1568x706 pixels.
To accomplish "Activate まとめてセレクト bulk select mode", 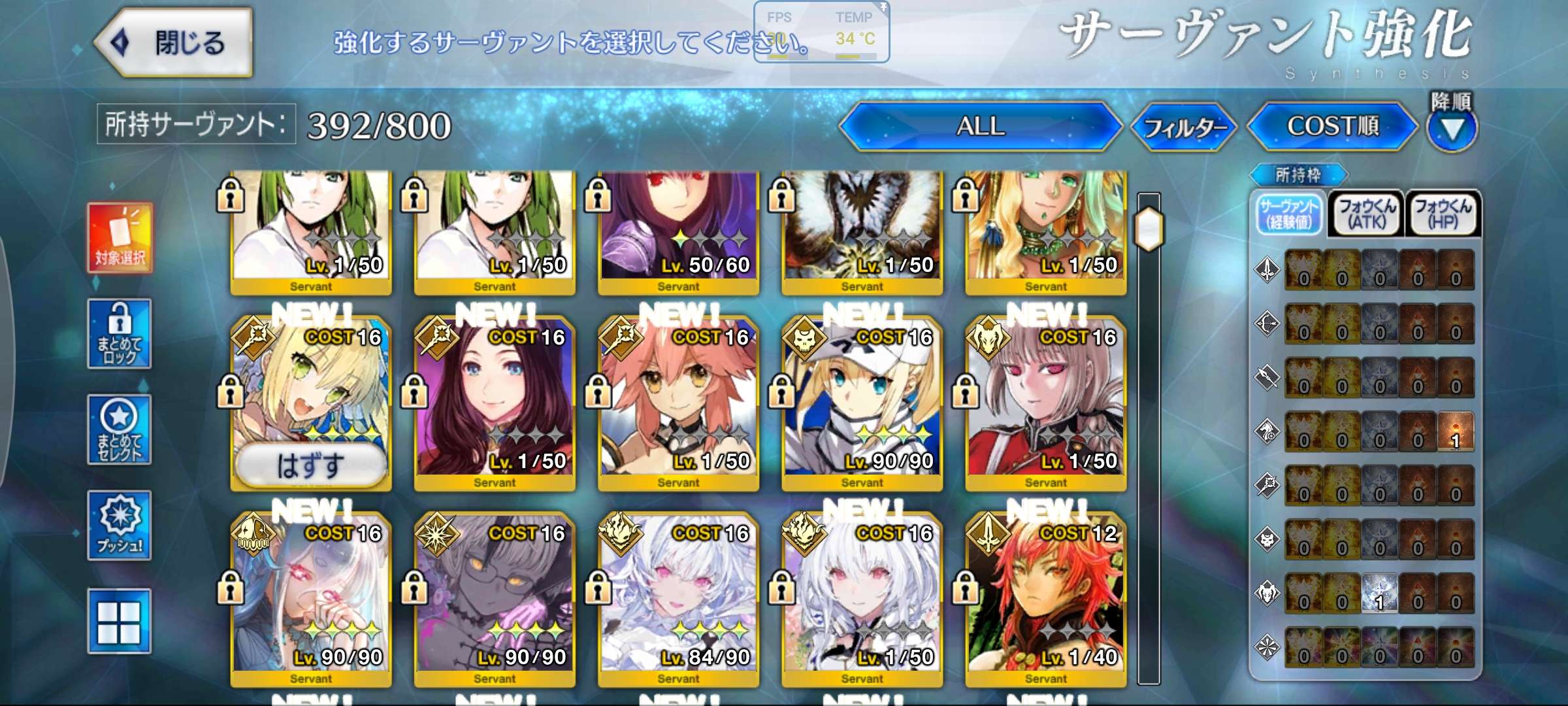I will tap(120, 430).
